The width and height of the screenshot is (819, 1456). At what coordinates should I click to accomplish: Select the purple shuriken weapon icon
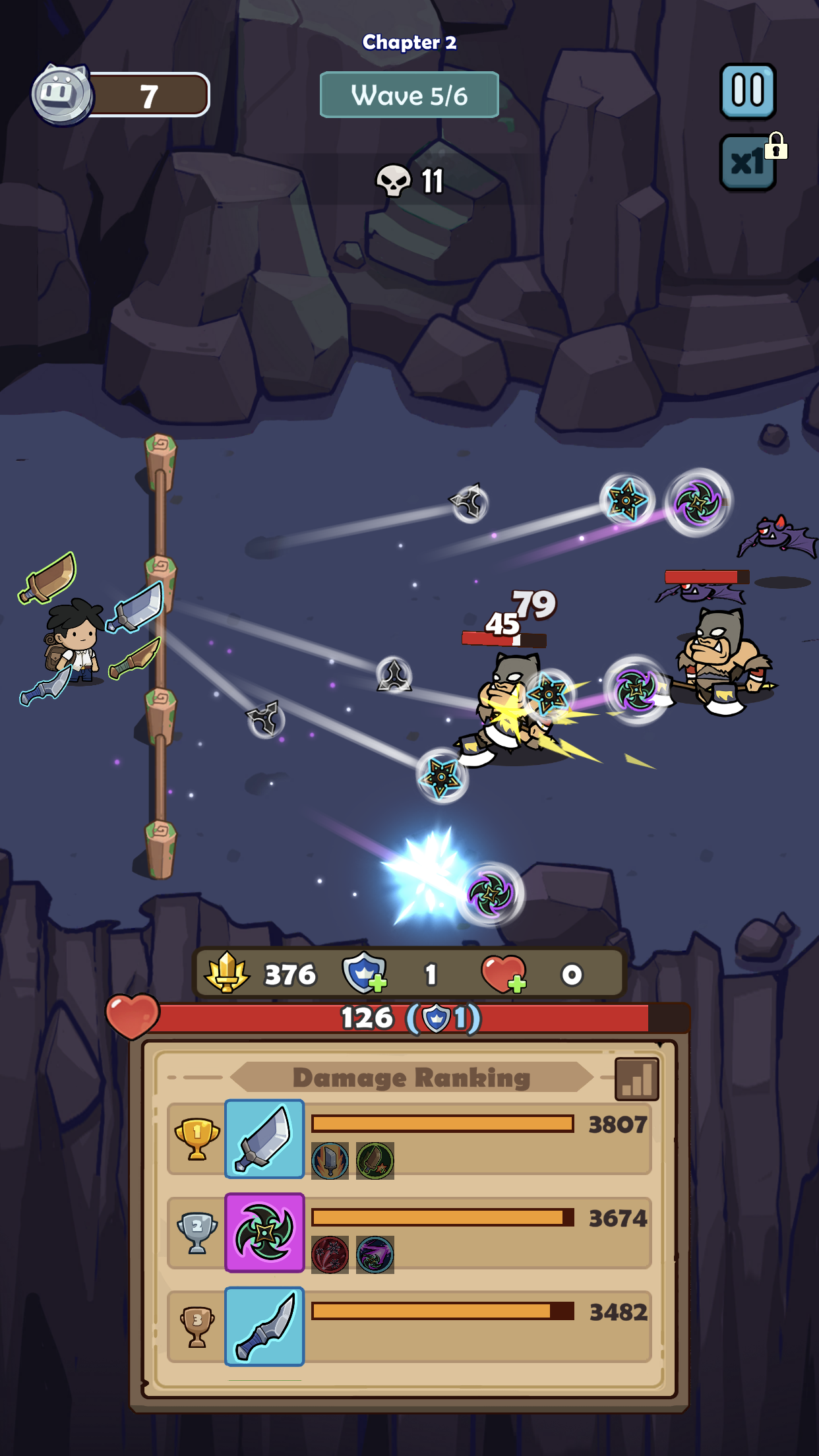click(x=264, y=1232)
